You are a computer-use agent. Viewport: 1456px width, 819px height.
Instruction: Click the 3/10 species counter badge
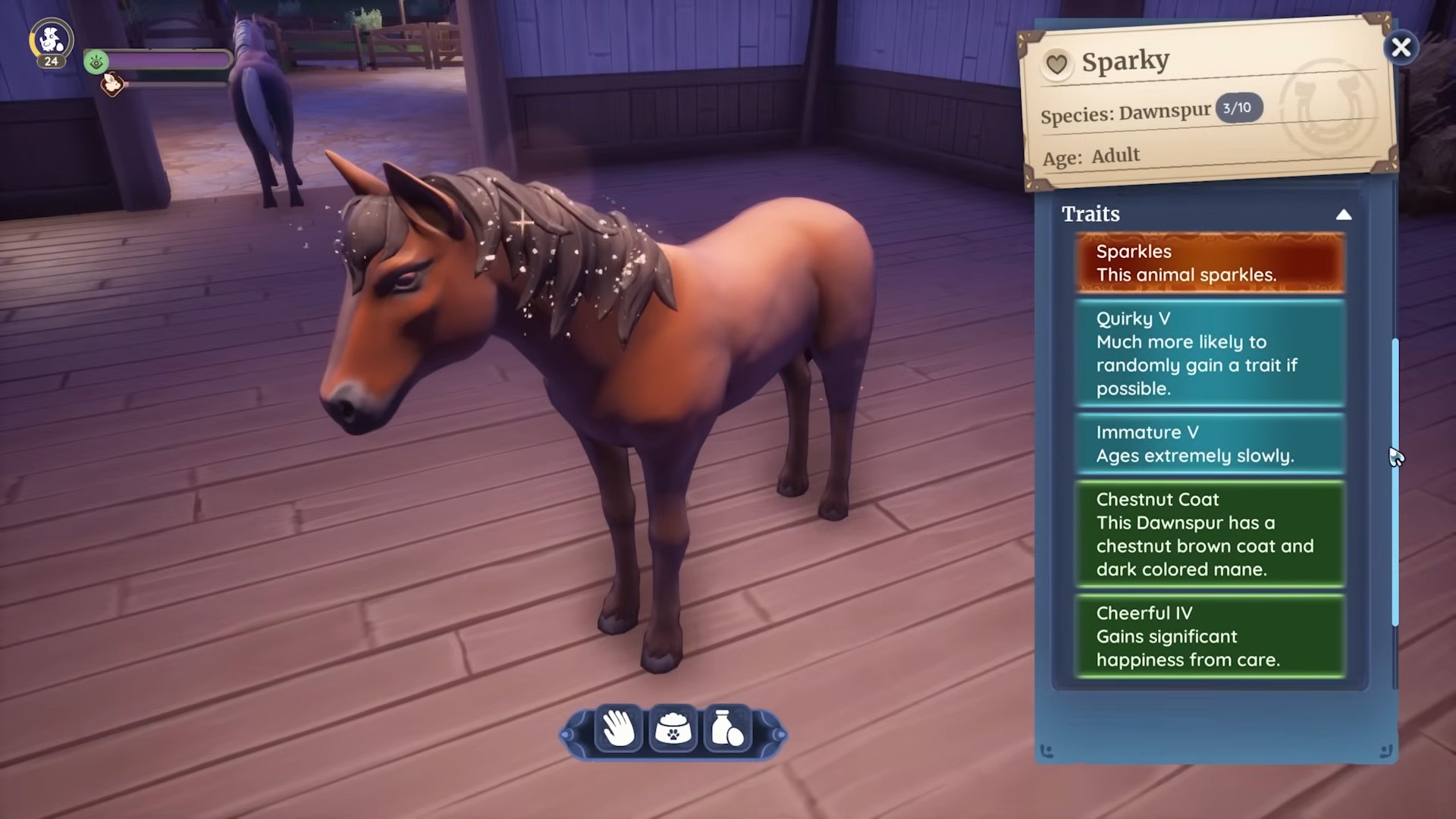click(1239, 107)
